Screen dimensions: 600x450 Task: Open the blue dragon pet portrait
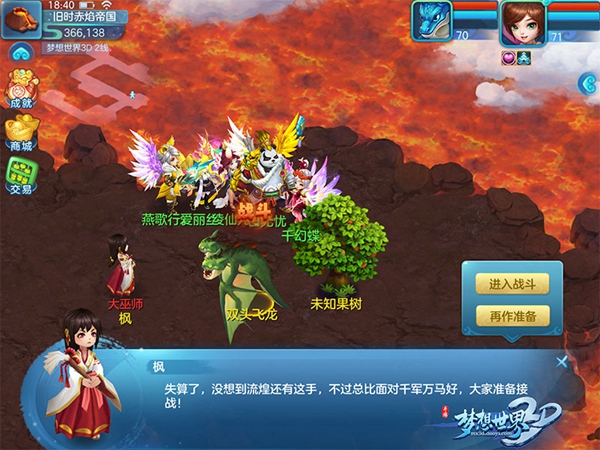[x=432, y=22]
